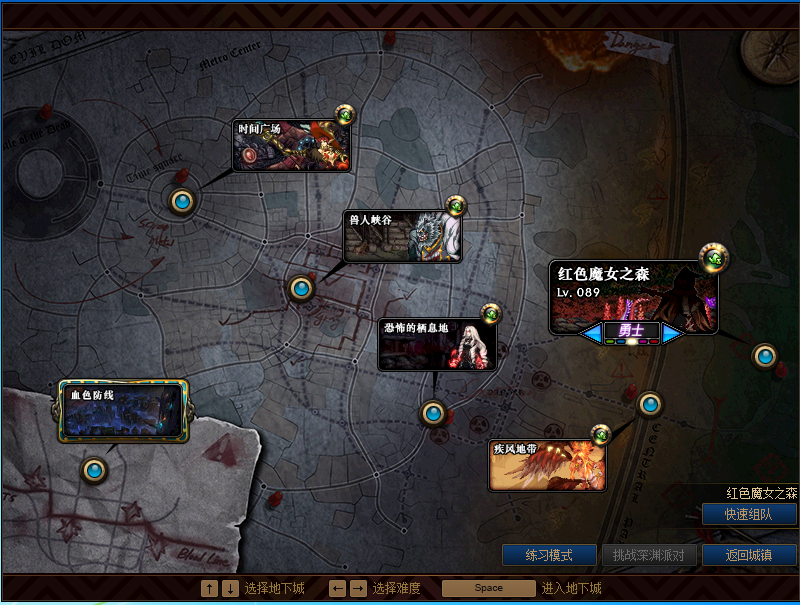Click the map node below 时间广场
The height and width of the screenshot is (605, 800).
pyautogui.click(x=182, y=202)
